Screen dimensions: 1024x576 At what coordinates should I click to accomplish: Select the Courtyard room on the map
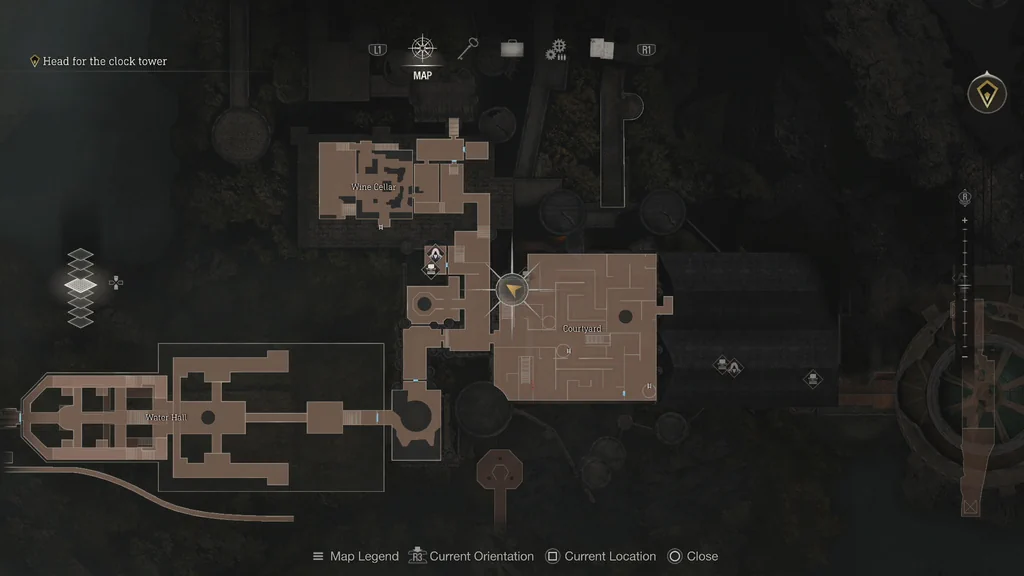[581, 329]
